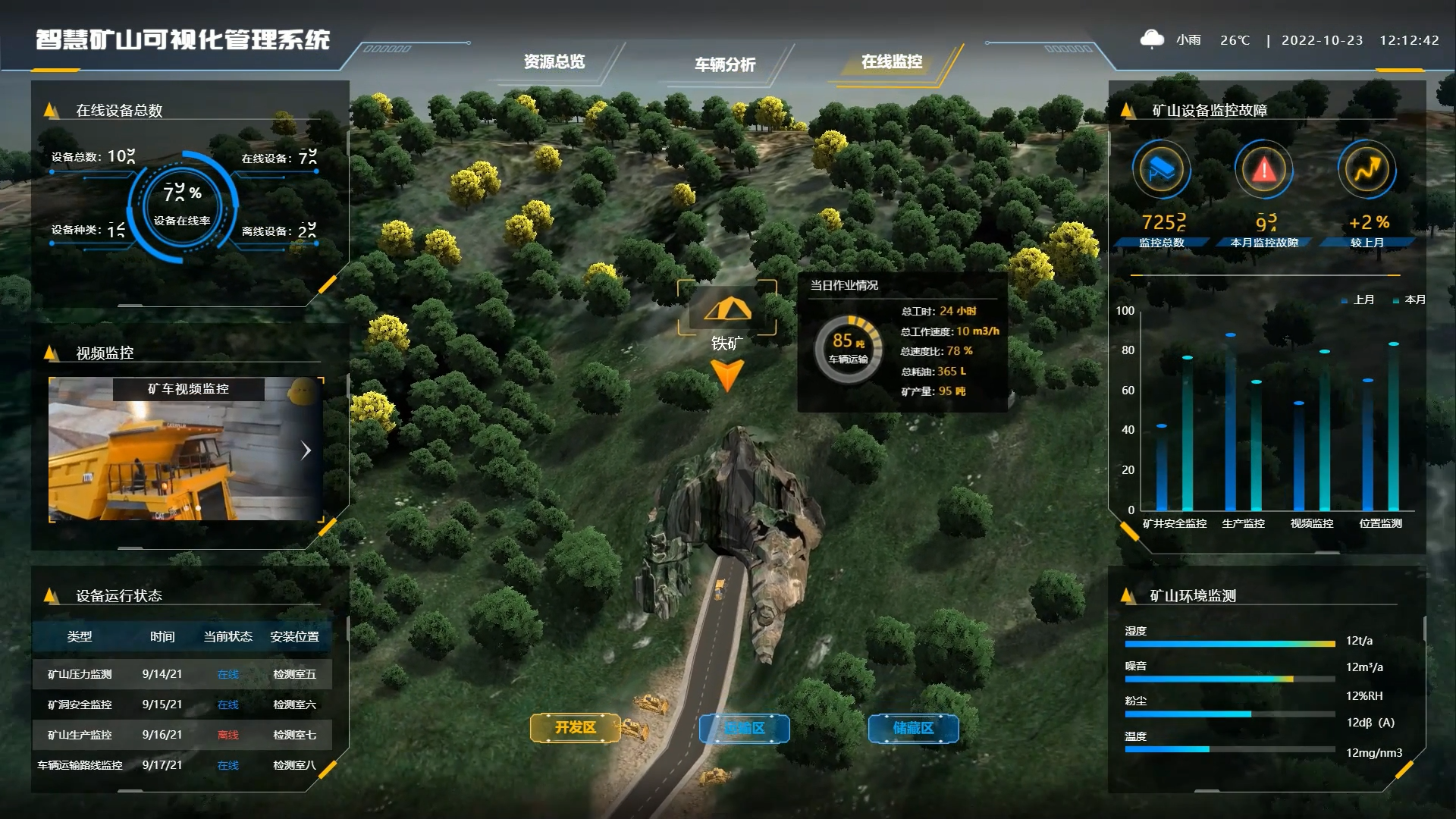1456x819 pixels.
Task: Select the 运输区 zone button
Action: pyautogui.click(x=744, y=729)
